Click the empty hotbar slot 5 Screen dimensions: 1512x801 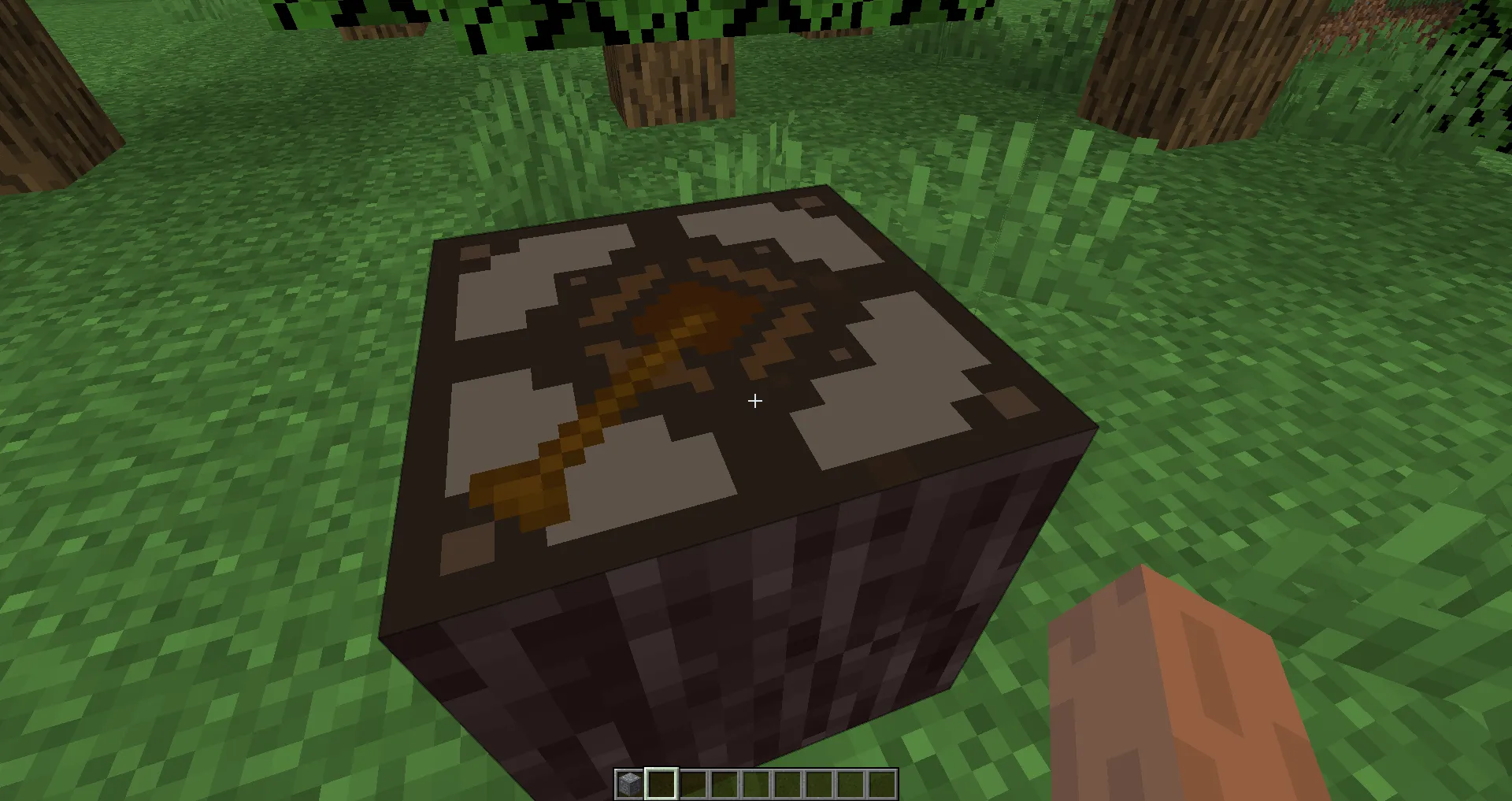[757, 784]
